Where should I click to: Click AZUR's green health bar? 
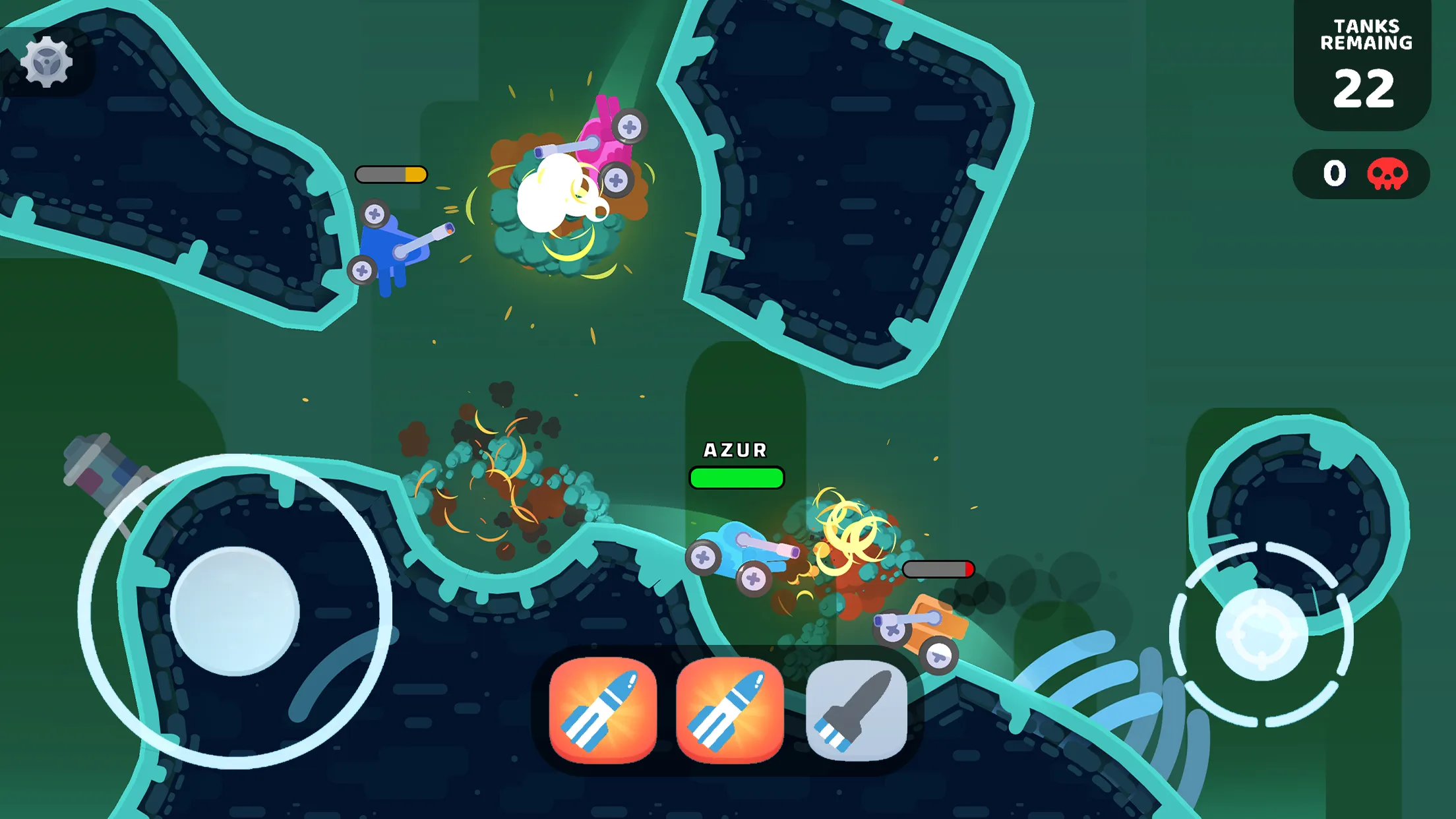[735, 479]
